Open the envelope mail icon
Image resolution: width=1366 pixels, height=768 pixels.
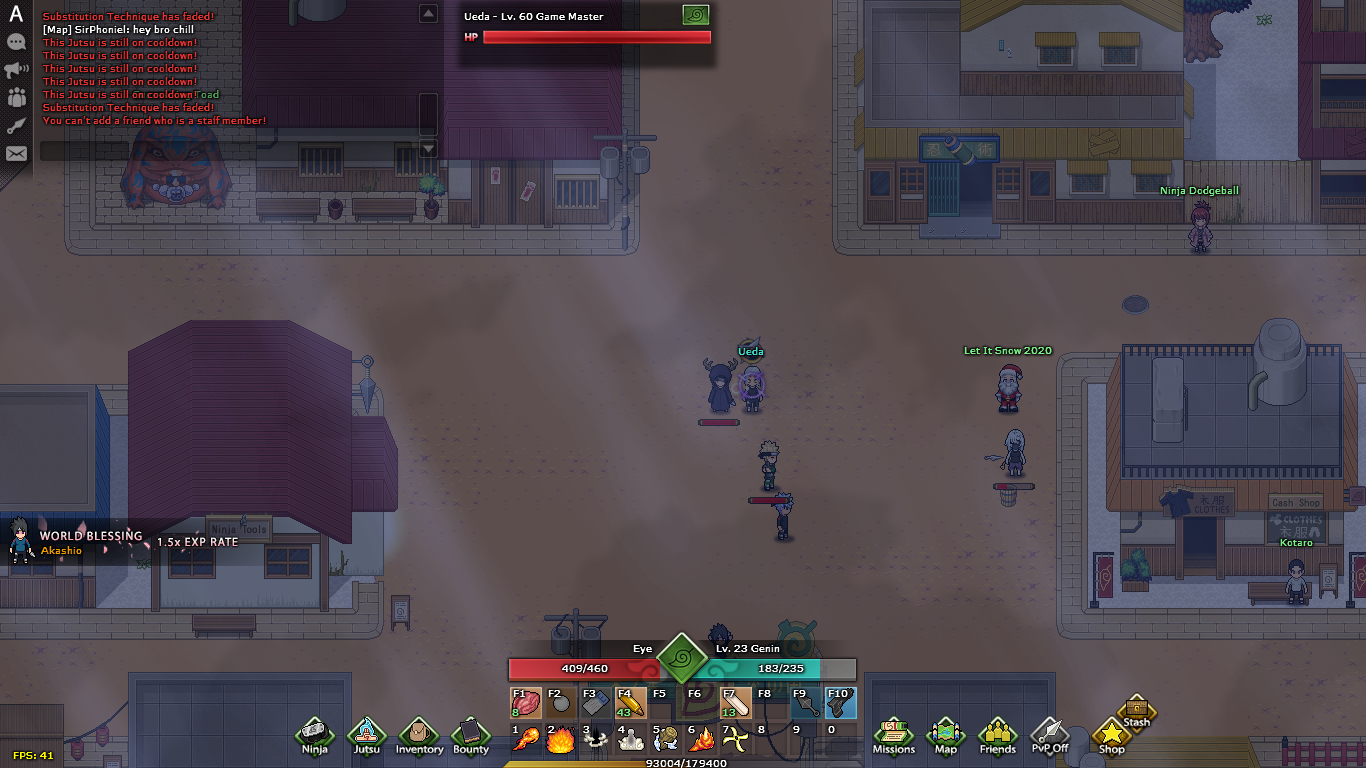pyautogui.click(x=16, y=154)
